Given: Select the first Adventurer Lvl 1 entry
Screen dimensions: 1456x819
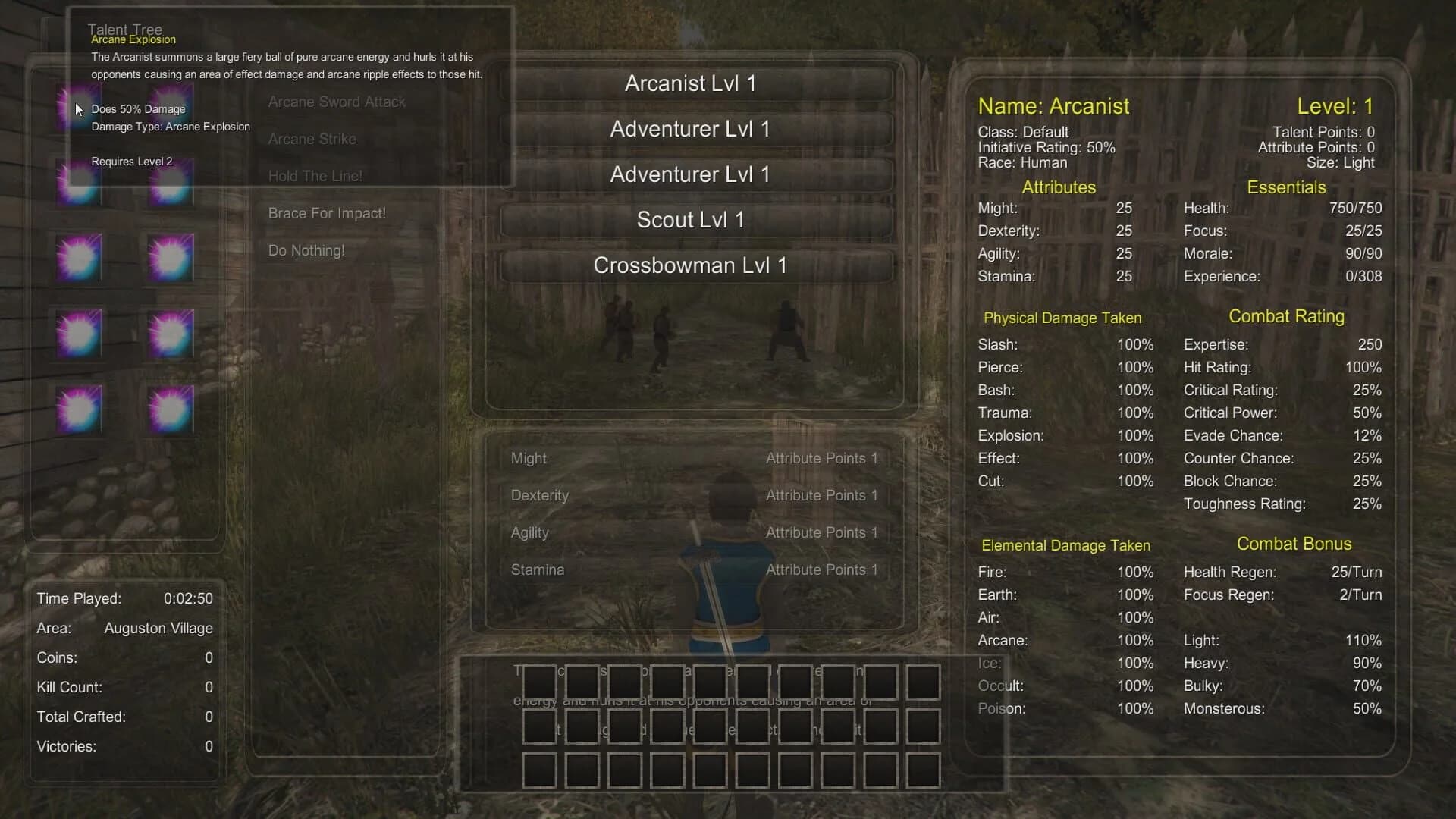Looking at the screenshot, I should click(x=689, y=129).
